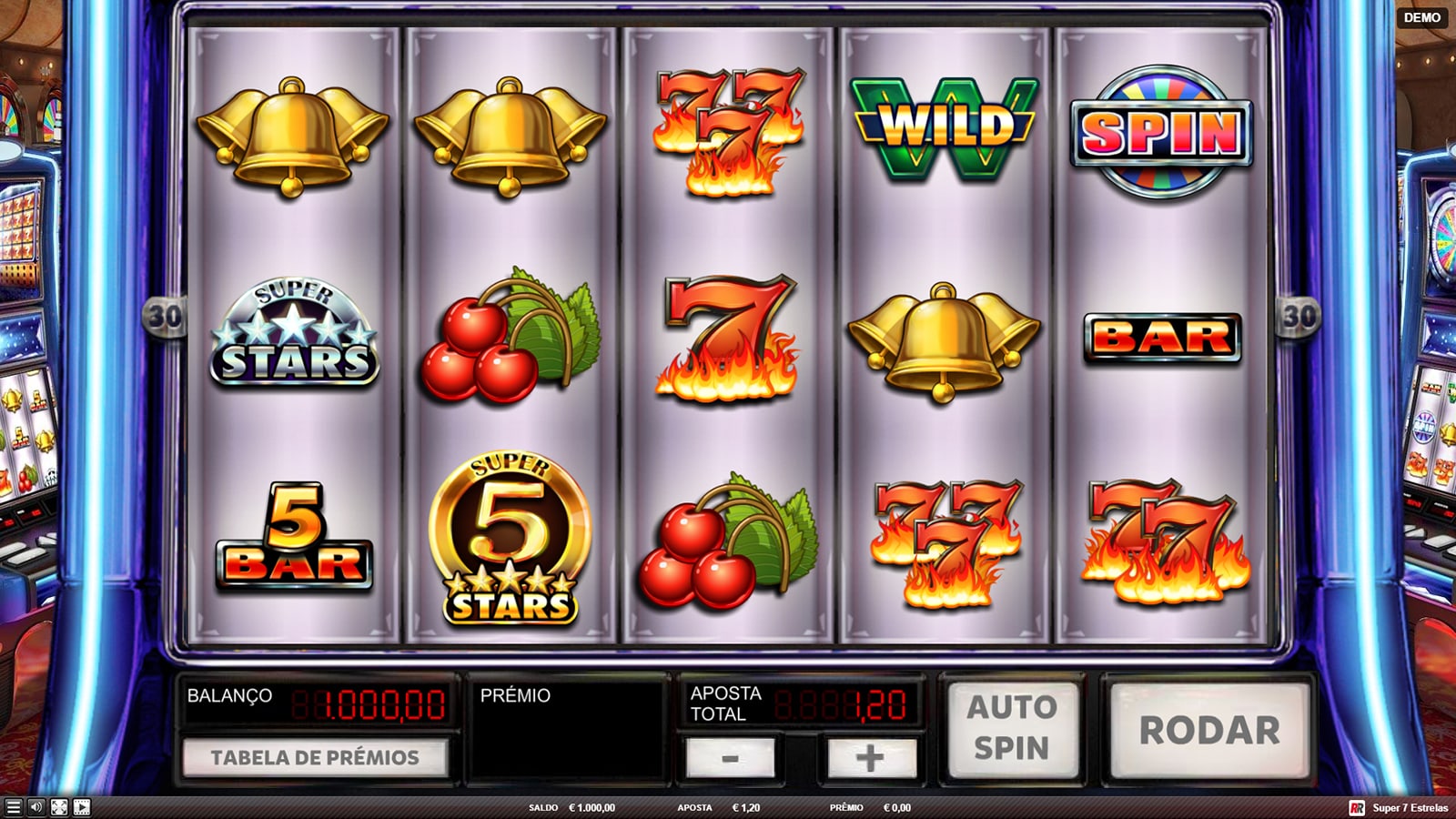Screen dimensions: 1456x819
Task: Open the hamburger menu in bottom bar
Action: coord(13,807)
